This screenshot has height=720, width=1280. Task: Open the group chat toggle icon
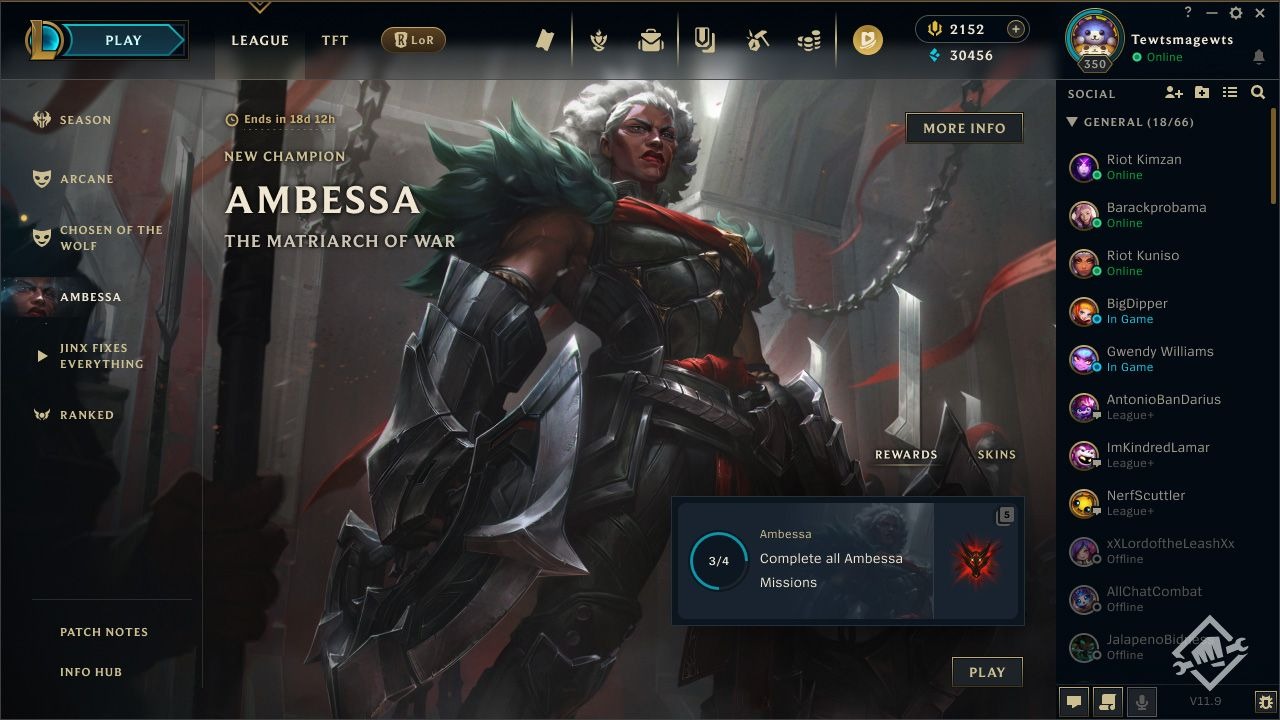click(x=1108, y=702)
